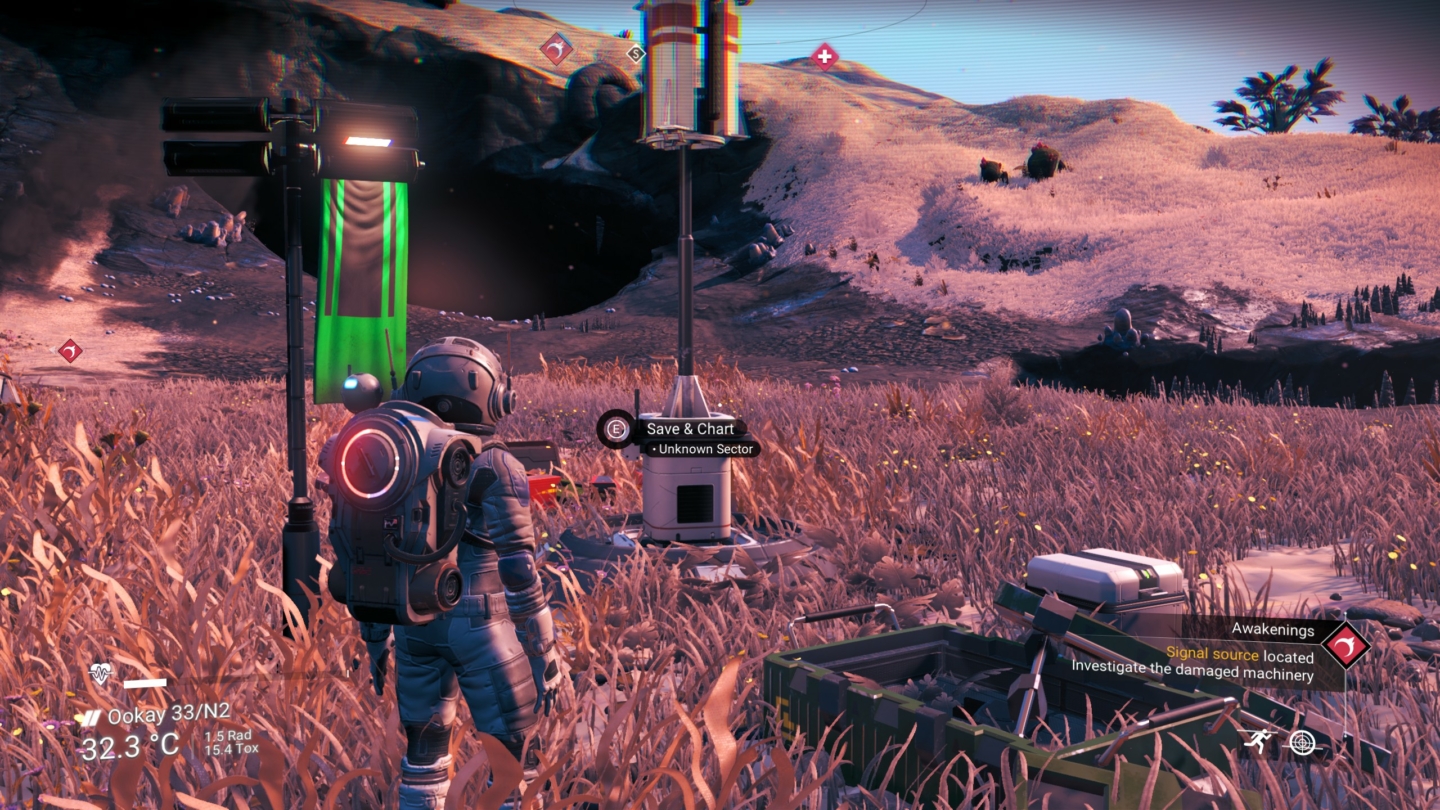Select the pink plus waypoint marker
Screen dimensions: 1440x810
point(826,57)
